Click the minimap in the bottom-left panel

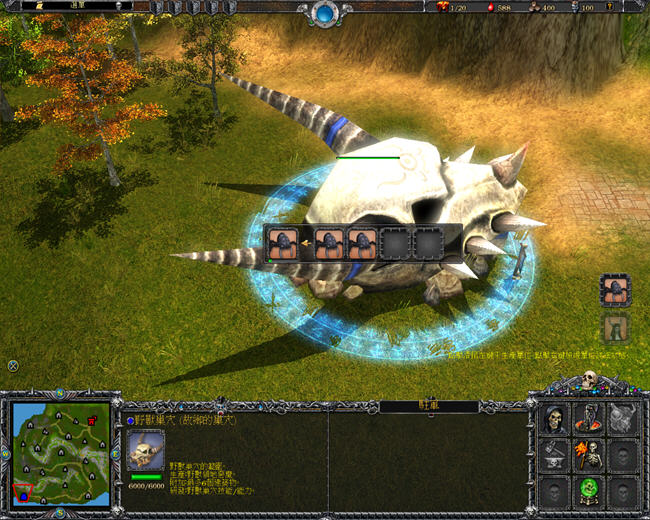60,452
